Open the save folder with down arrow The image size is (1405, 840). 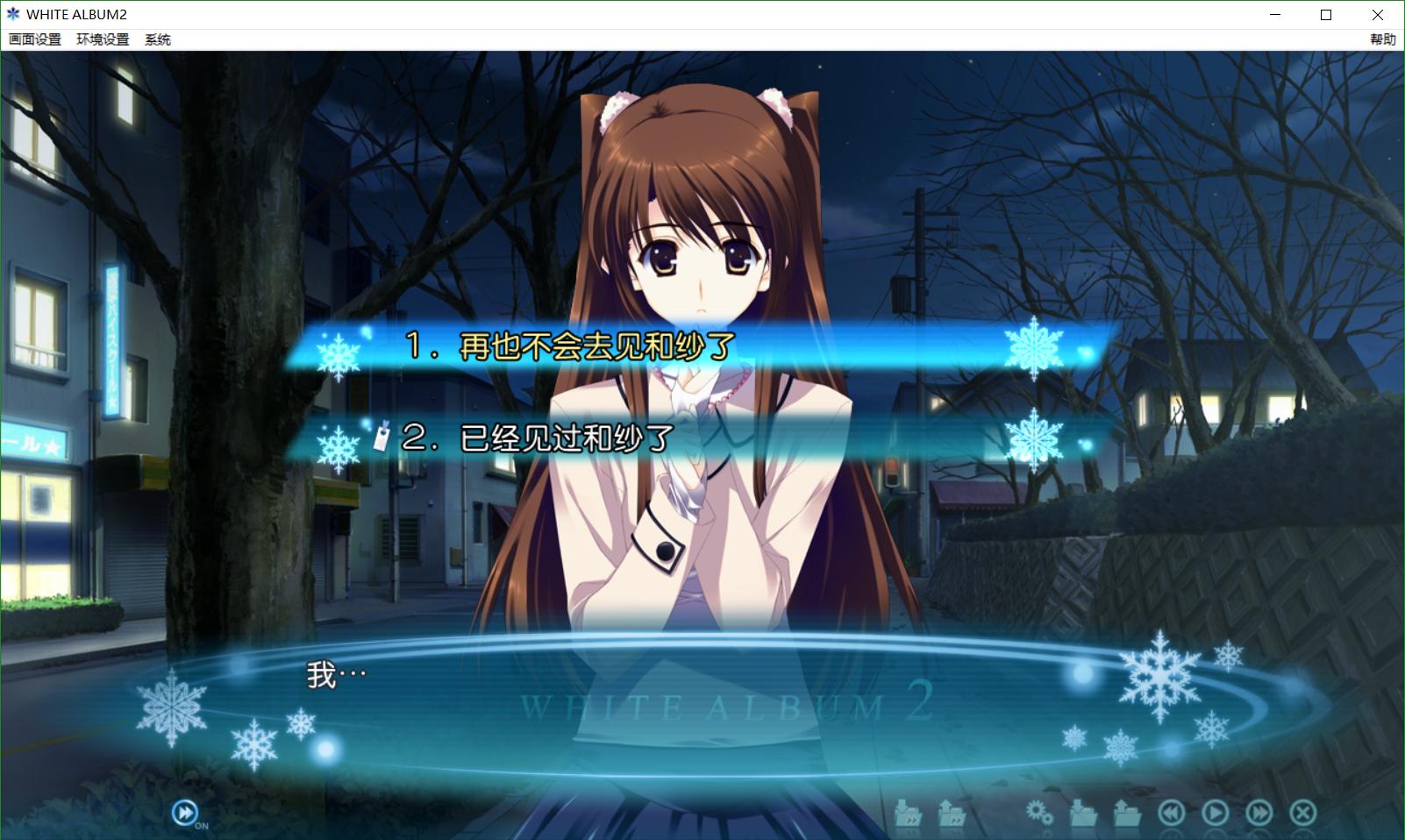point(1083,814)
